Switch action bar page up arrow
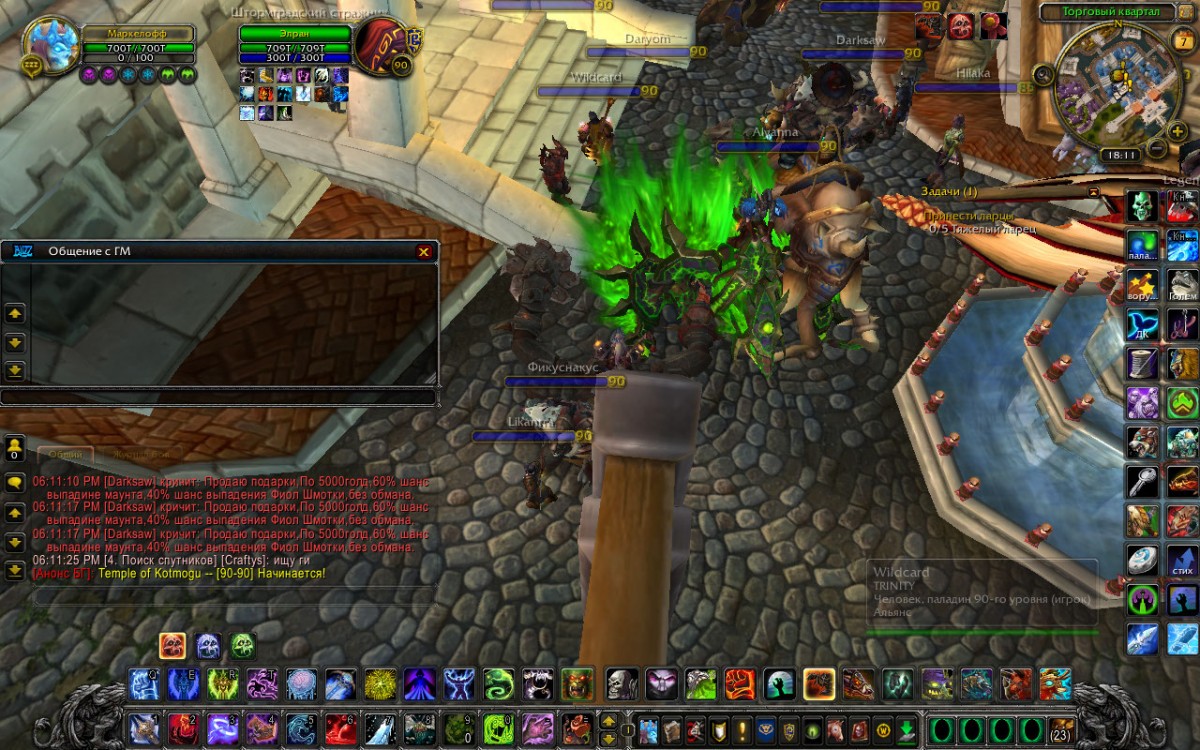This screenshot has height=750, width=1200. tap(608, 720)
